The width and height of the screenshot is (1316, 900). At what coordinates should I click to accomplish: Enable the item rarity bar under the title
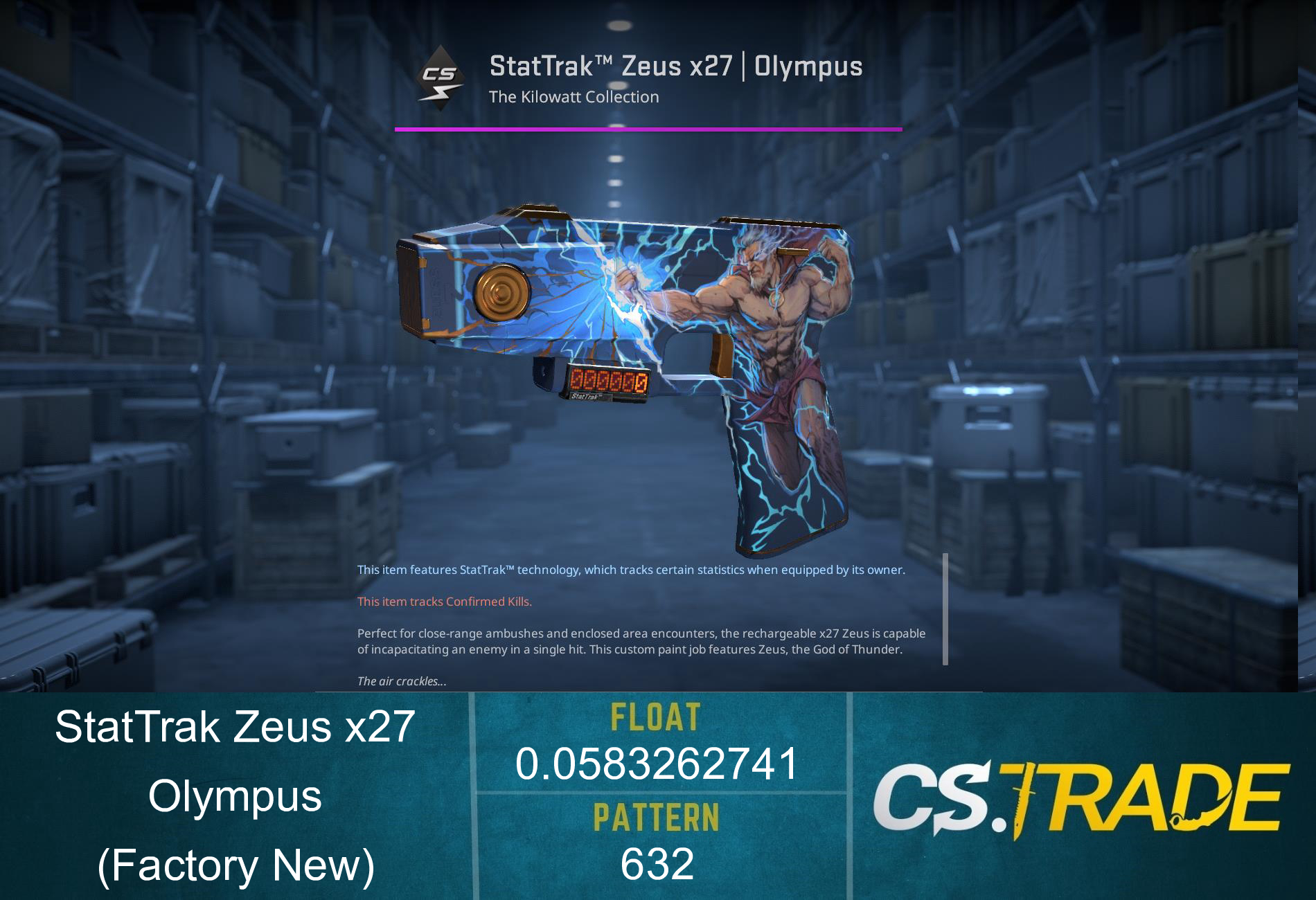(x=649, y=128)
